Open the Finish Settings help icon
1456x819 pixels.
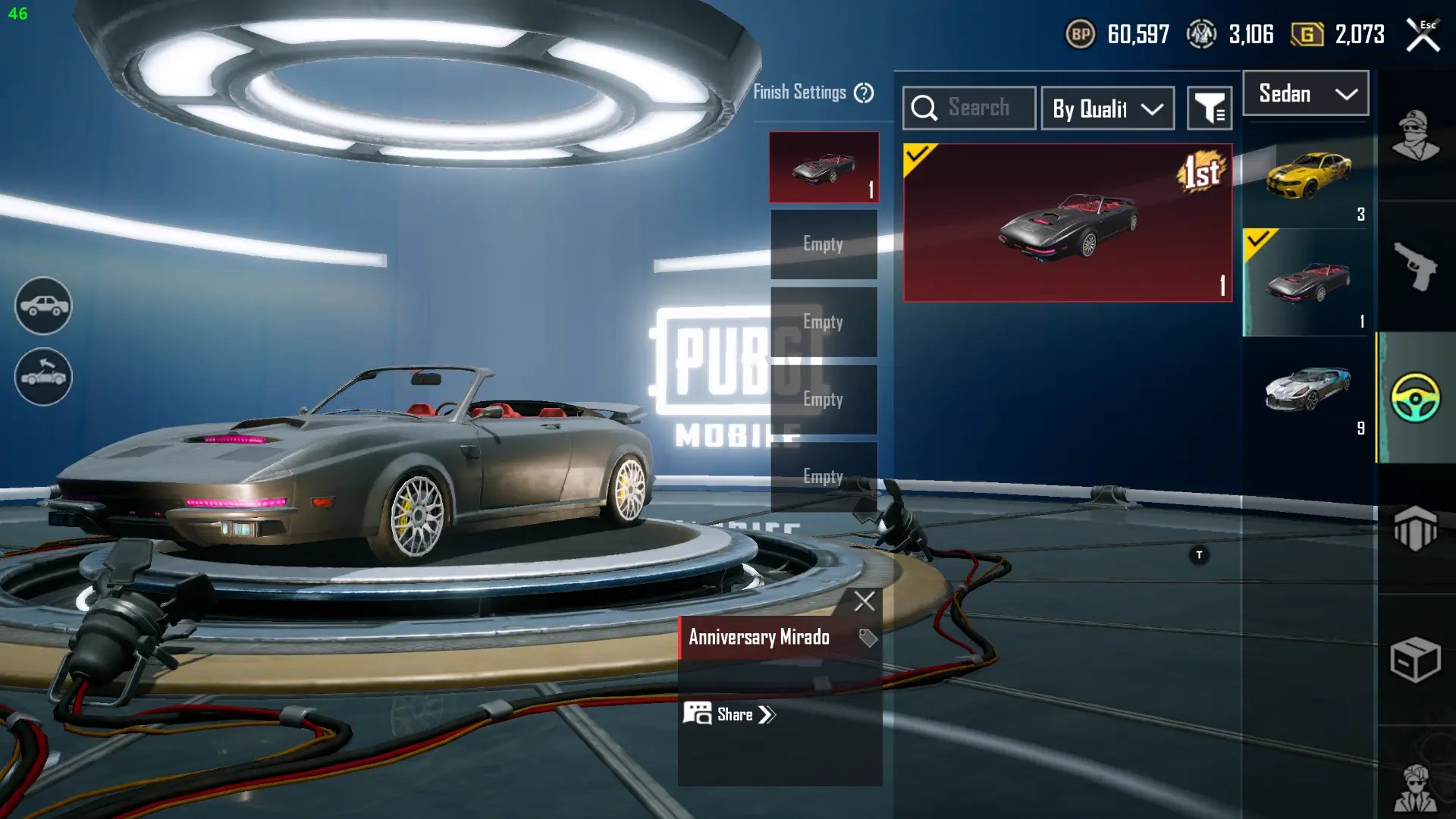click(864, 93)
